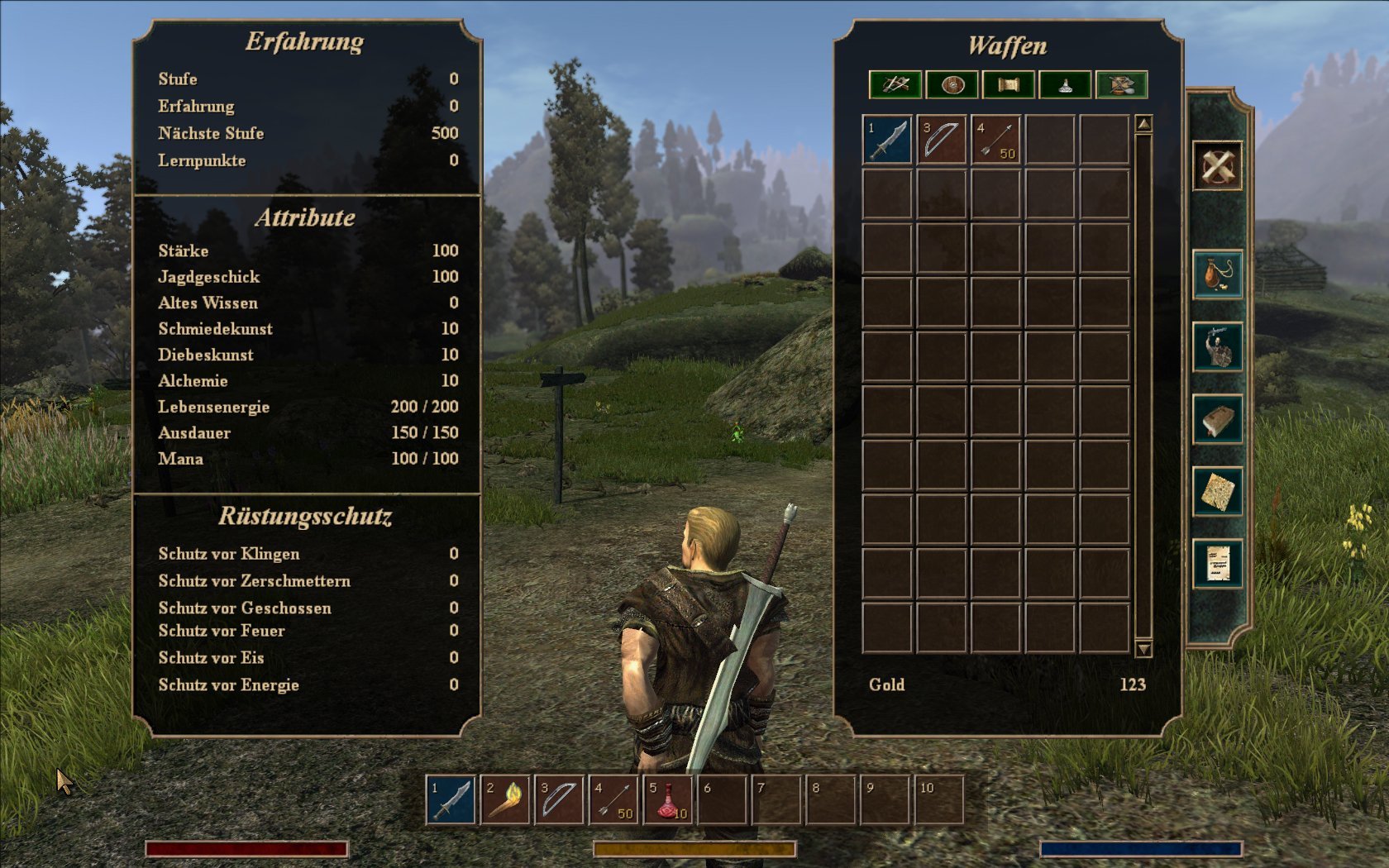Viewport: 1389px width, 868px height.
Task: Open the tools and misc category tab
Action: [1121, 84]
